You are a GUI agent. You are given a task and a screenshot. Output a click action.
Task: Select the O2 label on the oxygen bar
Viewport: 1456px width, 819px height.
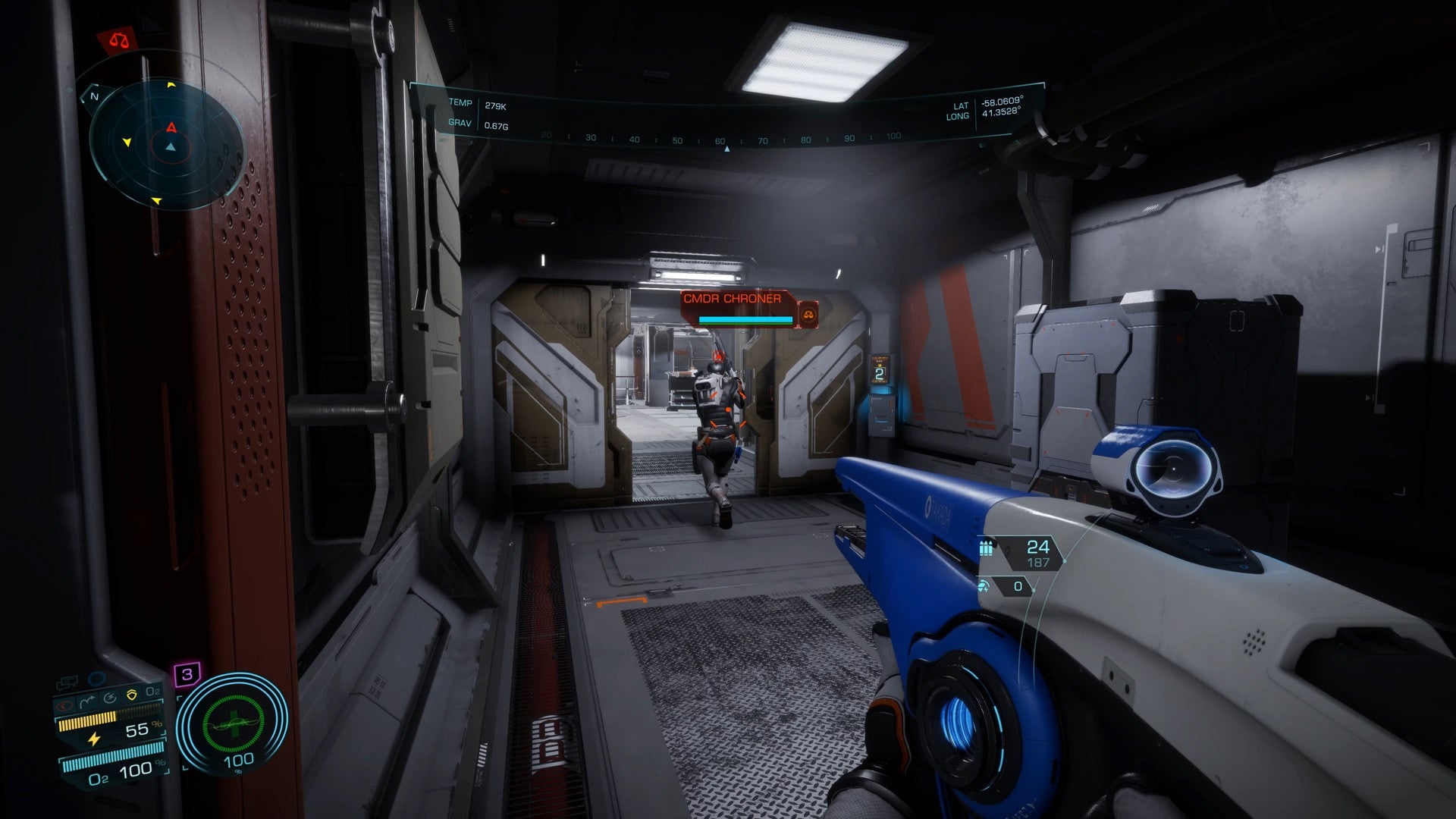click(x=98, y=778)
